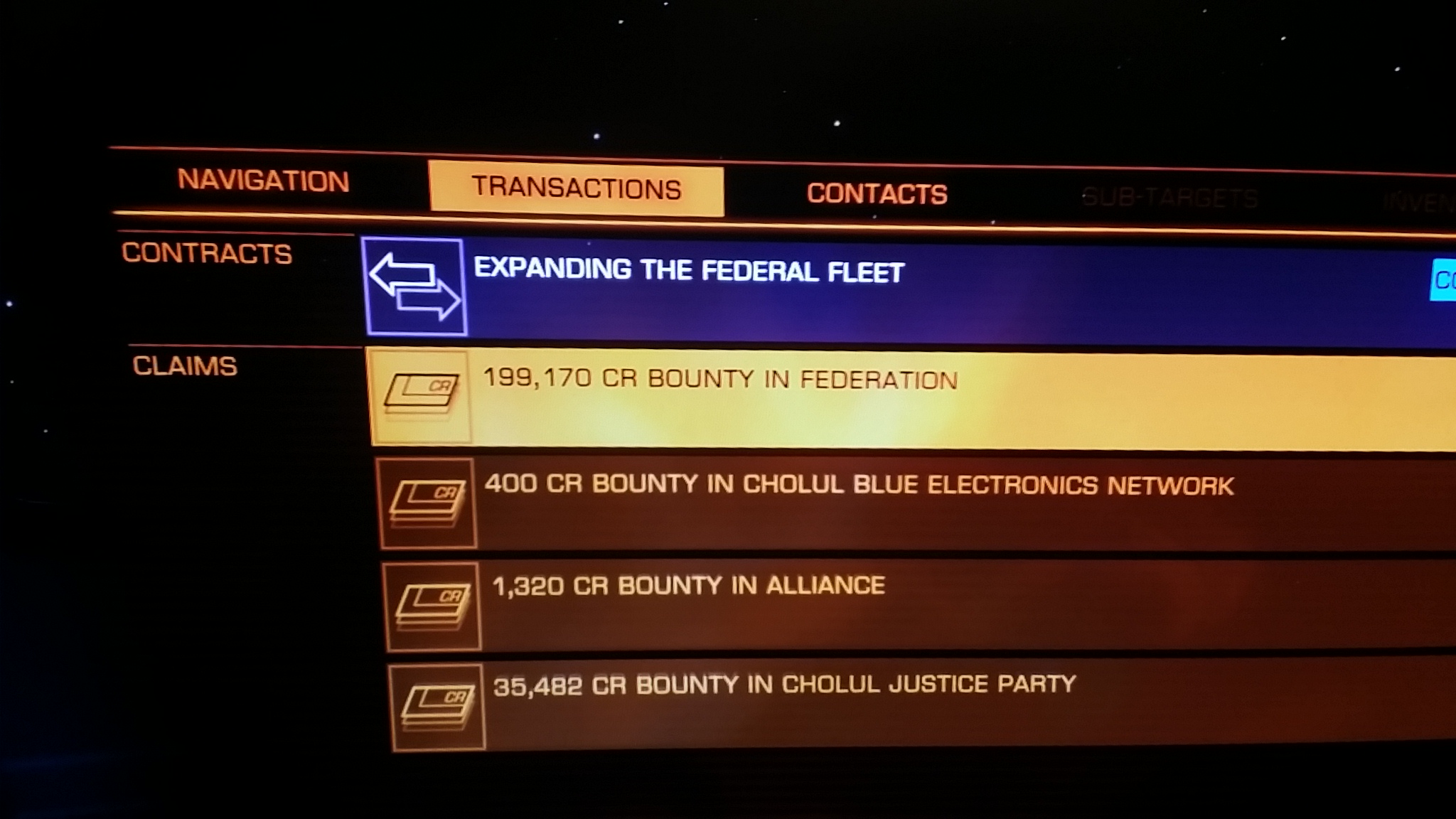The width and height of the screenshot is (1456, 819).
Task: Select the Cholul Justice Party bounty
Action: 784,685
